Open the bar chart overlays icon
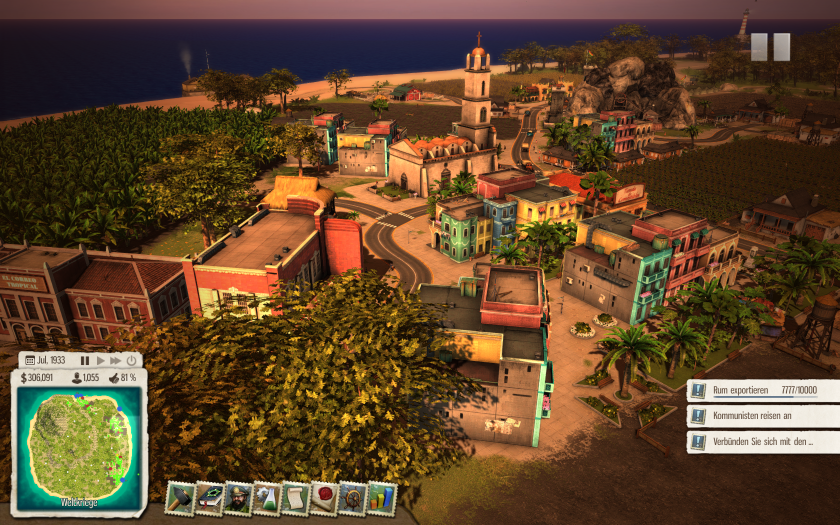The height and width of the screenshot is (525, 840). (x=381, y=498)
